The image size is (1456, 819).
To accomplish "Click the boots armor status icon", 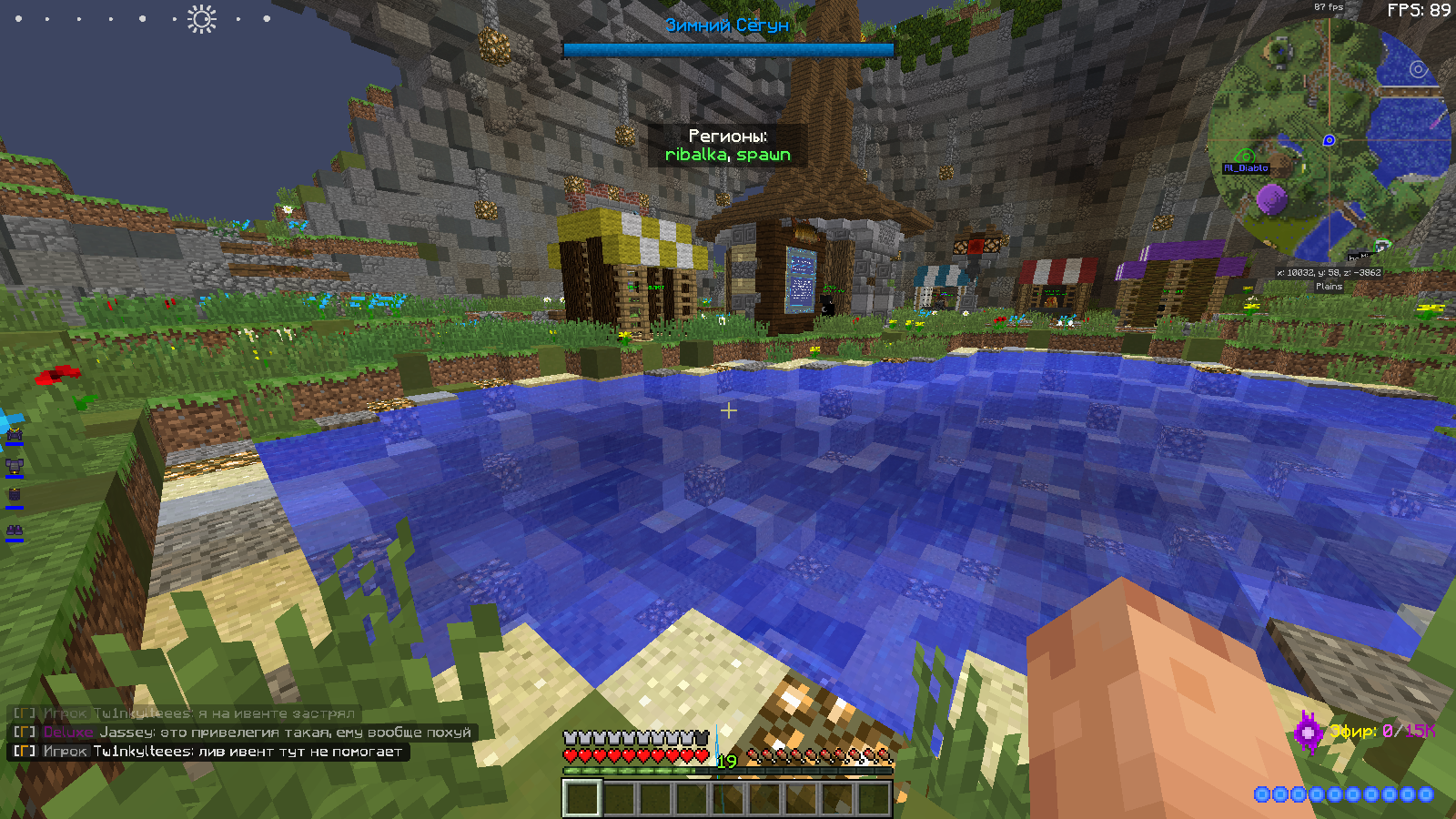I will click(14, 531).
